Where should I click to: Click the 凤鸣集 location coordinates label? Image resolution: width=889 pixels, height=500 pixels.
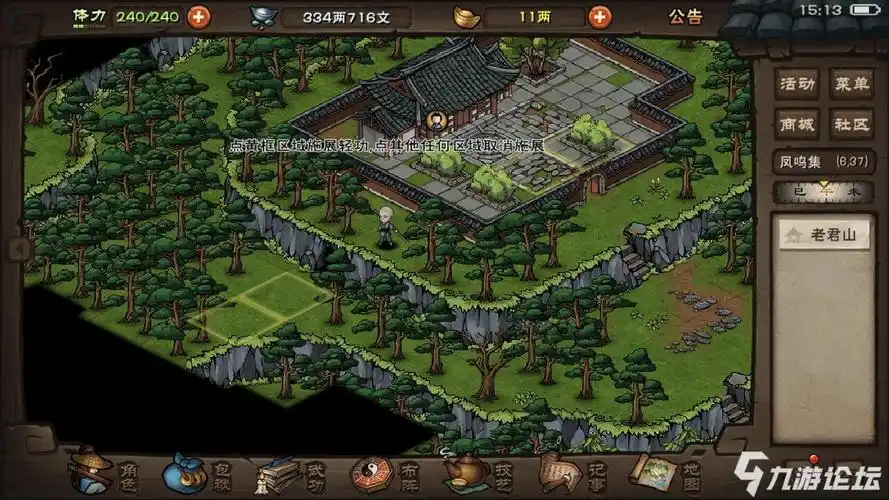814,160
